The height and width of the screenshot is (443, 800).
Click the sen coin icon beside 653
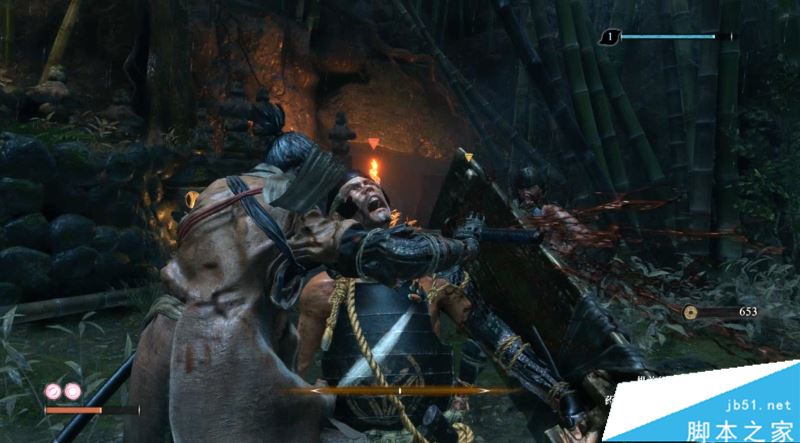click(x=692, y=313)
